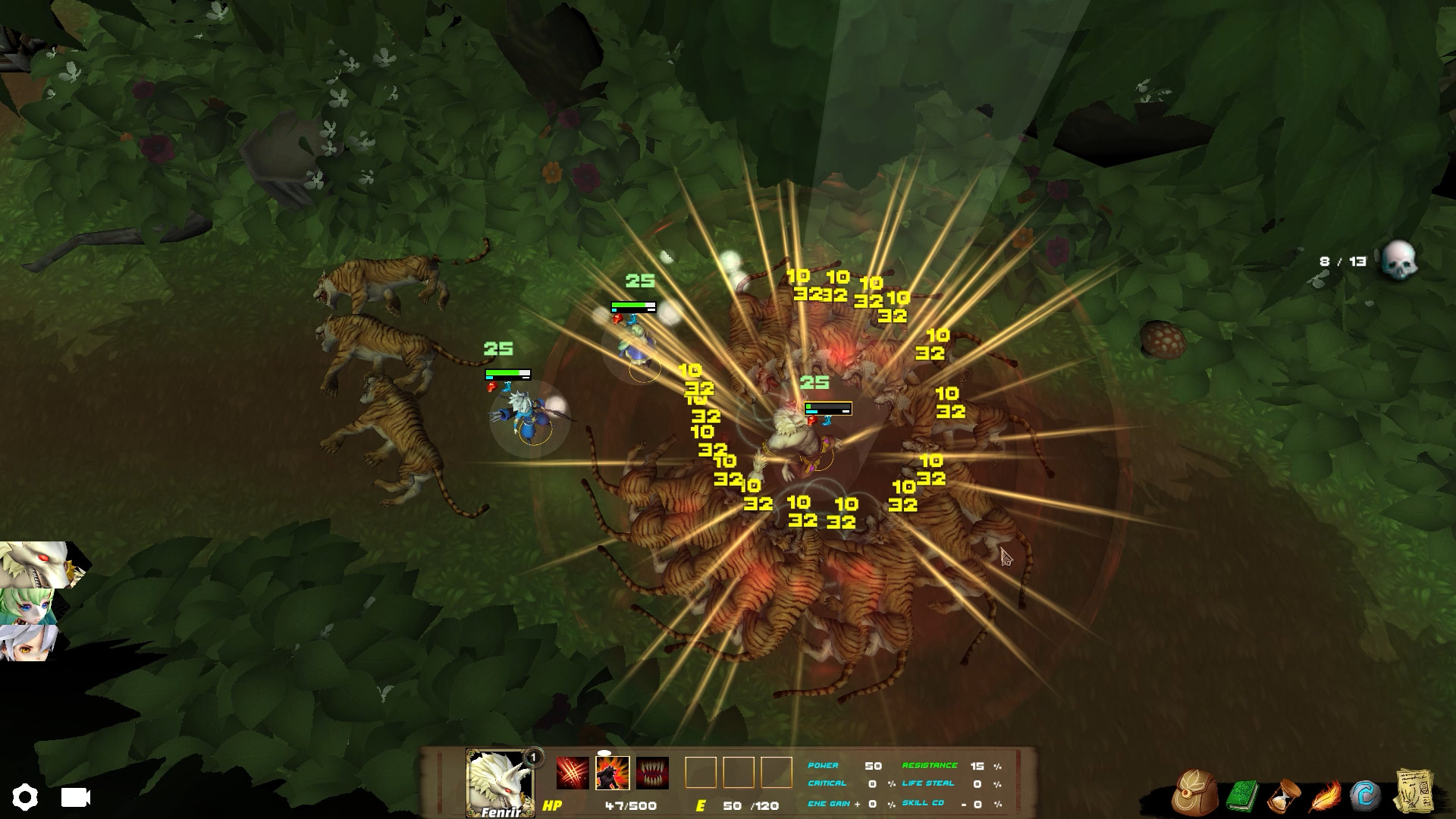
Task: Select the silver-haired party member portrait
Action: (x=27, y=643)
